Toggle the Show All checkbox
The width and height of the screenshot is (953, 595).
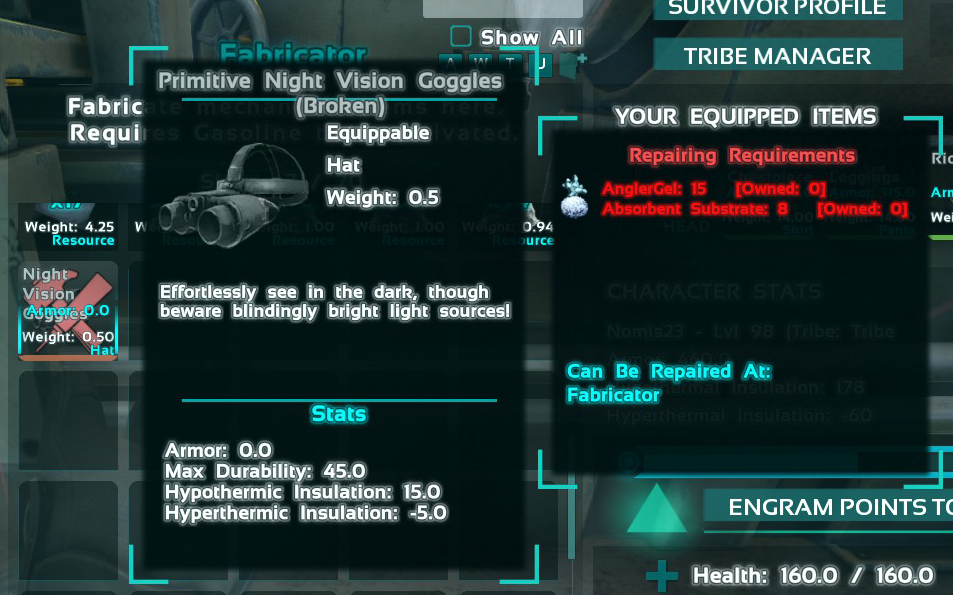461,37
